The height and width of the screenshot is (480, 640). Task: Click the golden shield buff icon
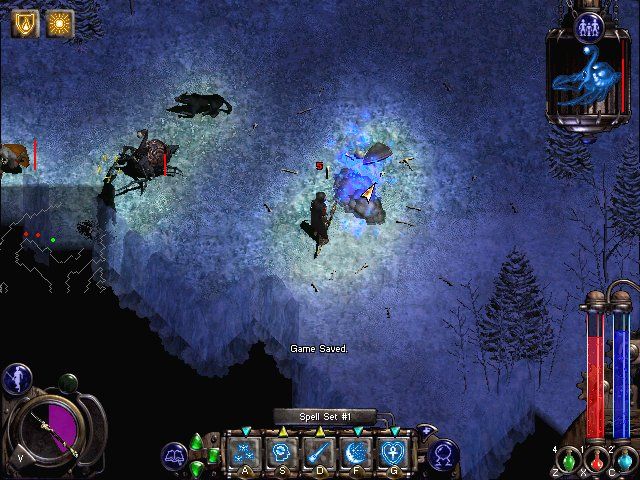pyautogui.click(x=24, y=23)
